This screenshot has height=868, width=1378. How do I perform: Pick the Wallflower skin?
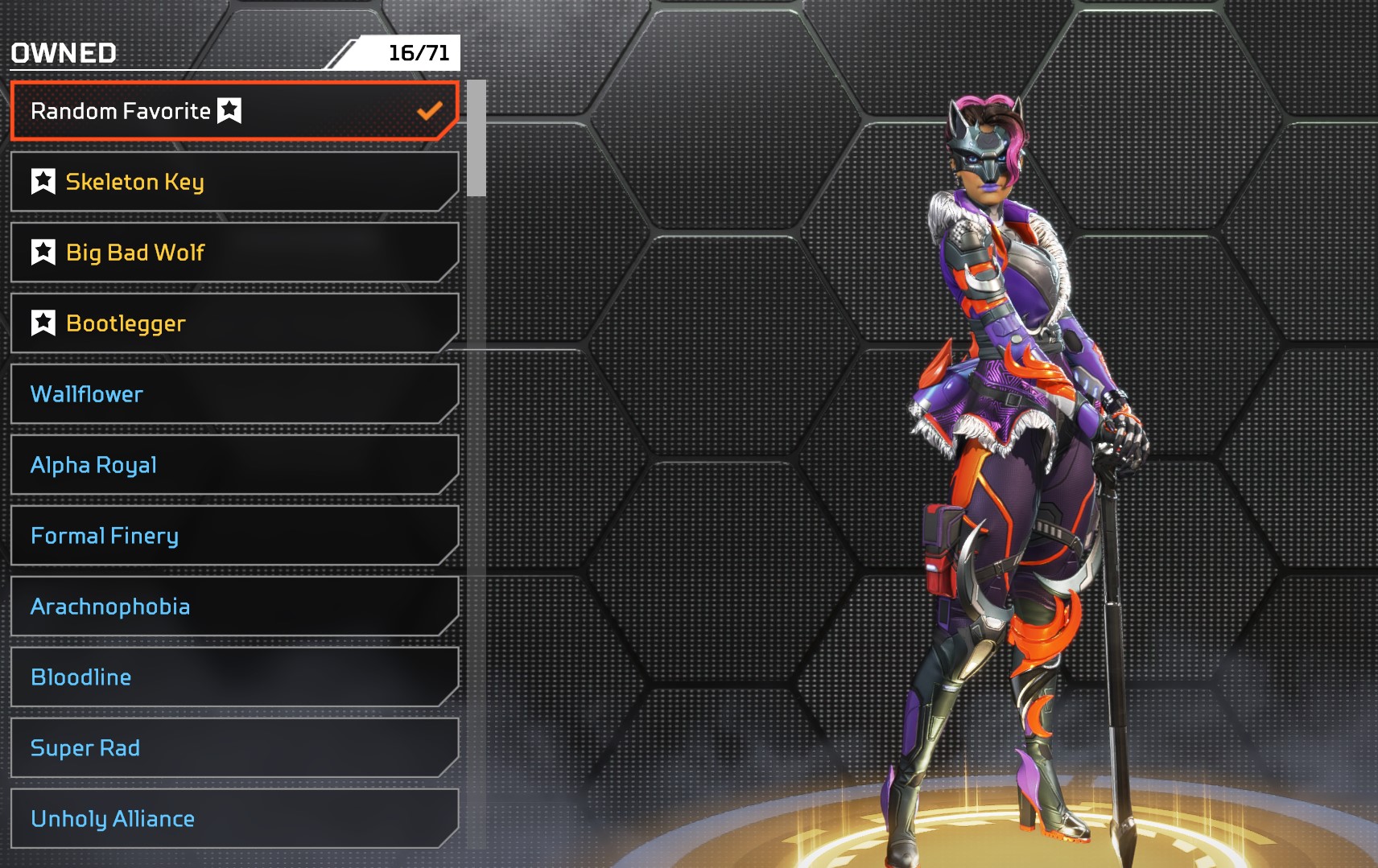coord(233,394)
